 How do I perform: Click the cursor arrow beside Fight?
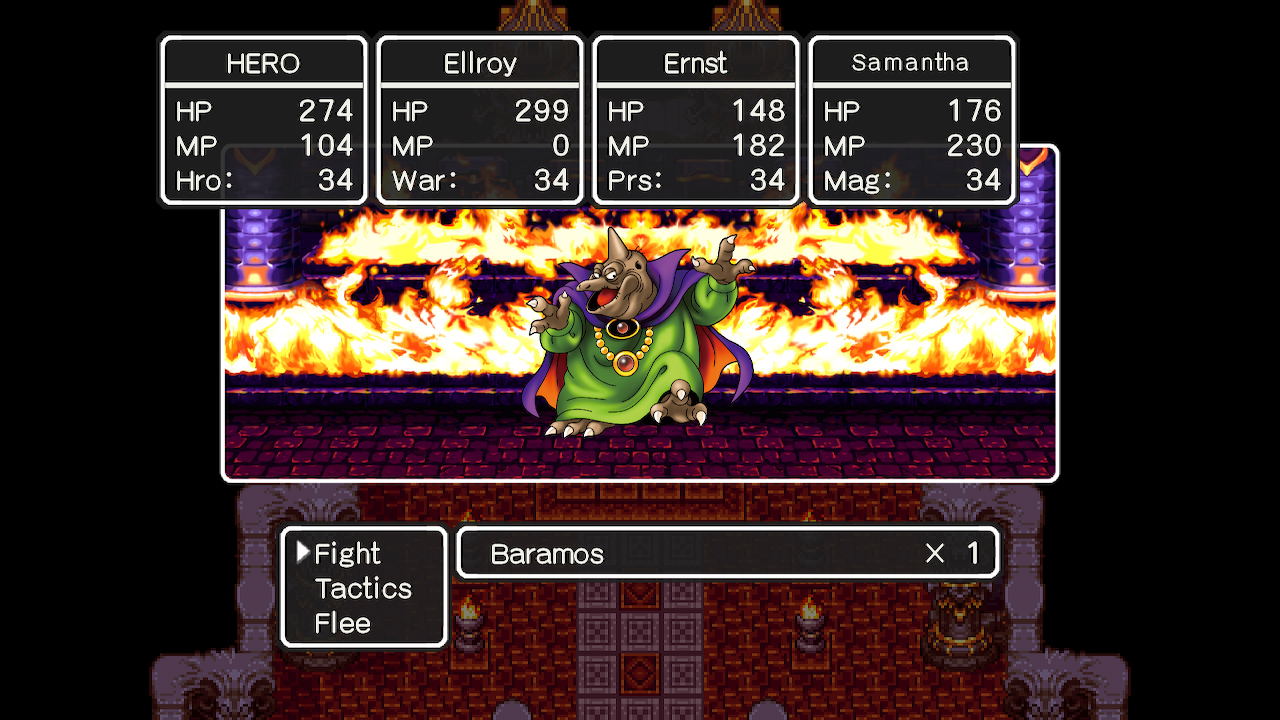coord(305,551)
